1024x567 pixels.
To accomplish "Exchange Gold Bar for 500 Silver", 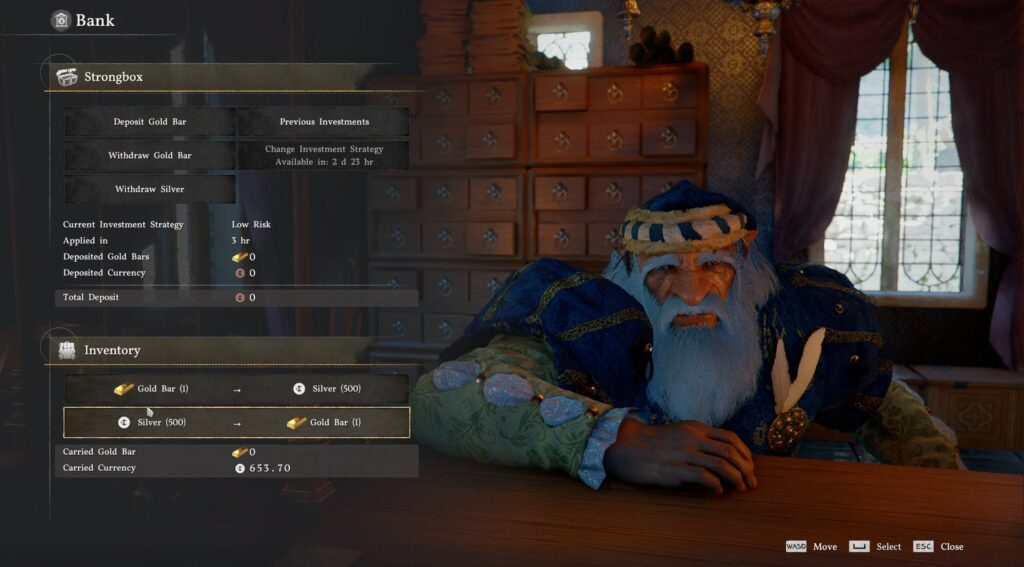I will coord(237,389).
